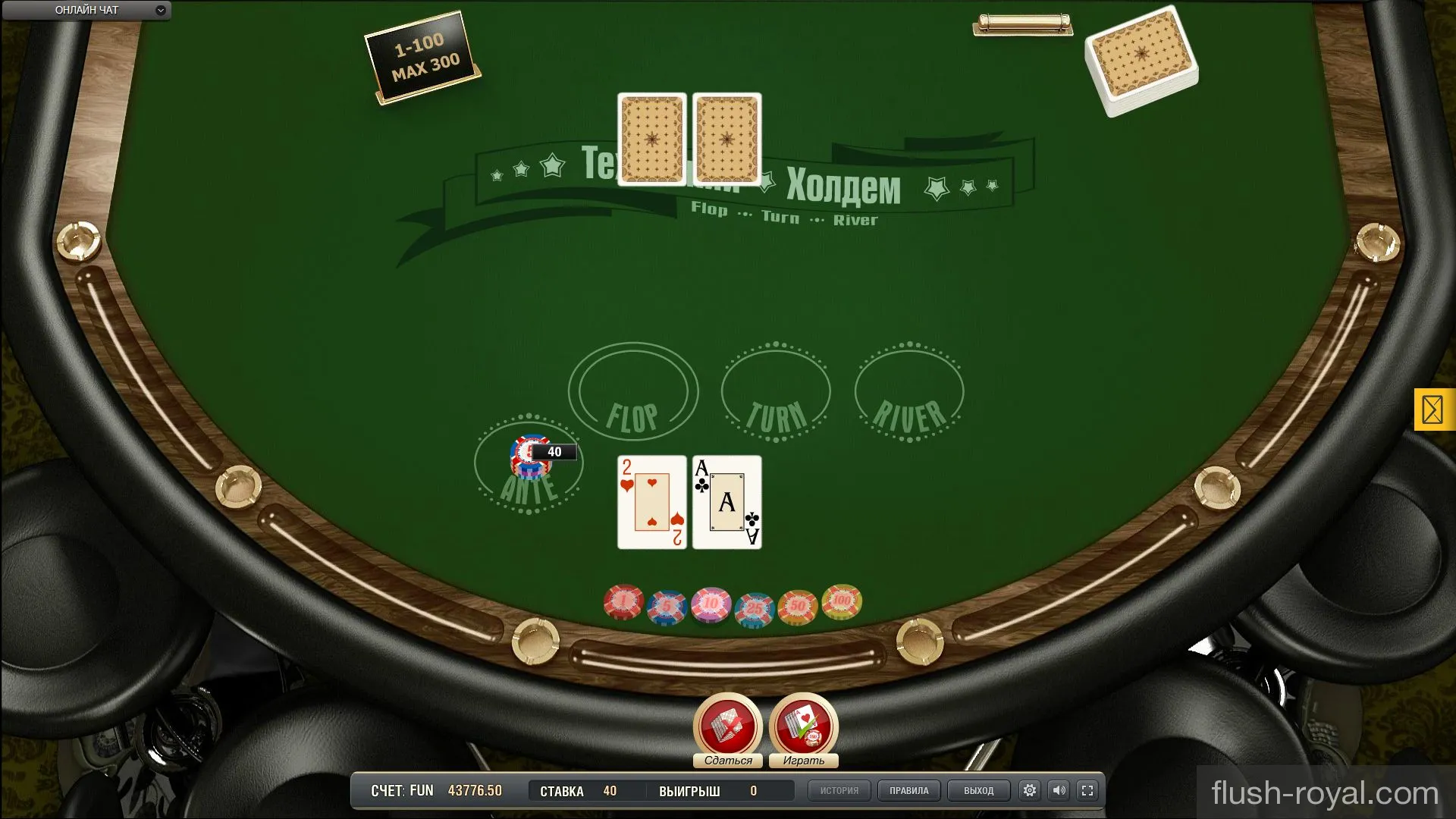Choose the 50 value chip
Viewport: 1456px width, 819px height.
tap(798, 606)
